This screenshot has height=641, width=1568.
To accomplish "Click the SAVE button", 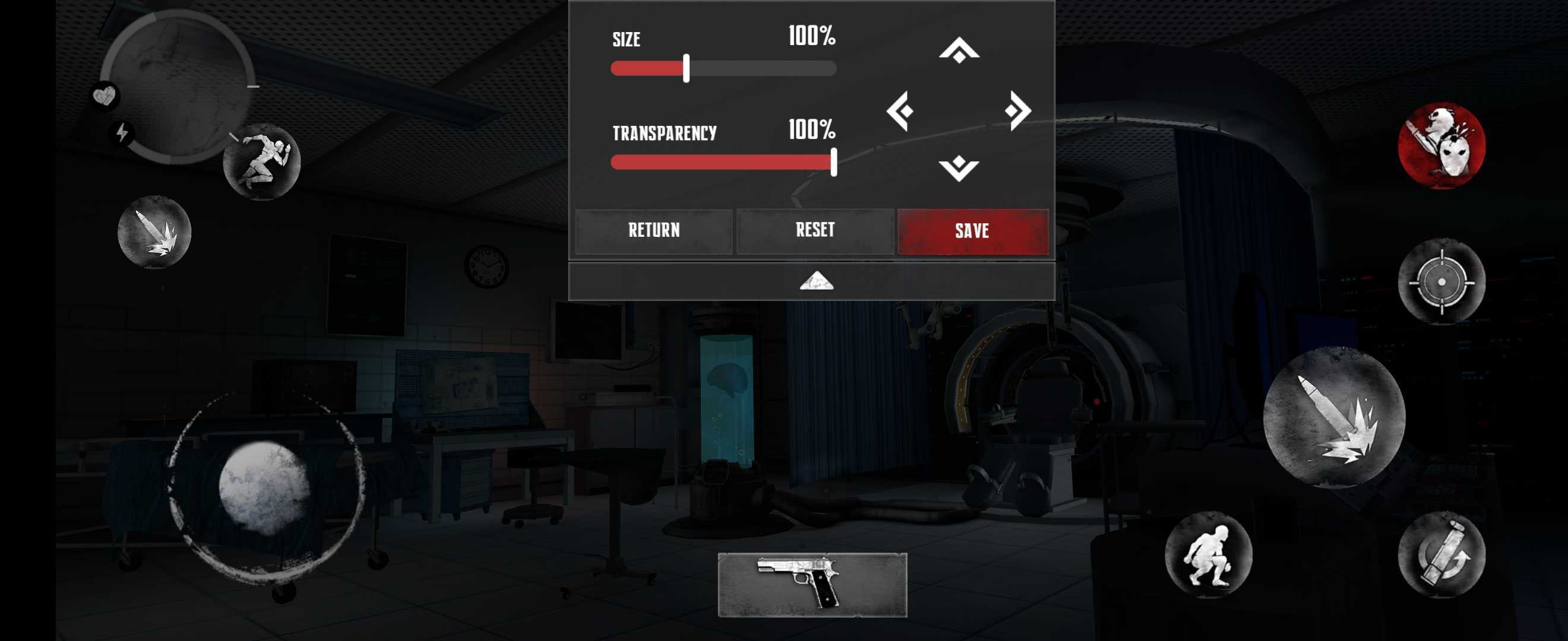I will tap(973, 231).
